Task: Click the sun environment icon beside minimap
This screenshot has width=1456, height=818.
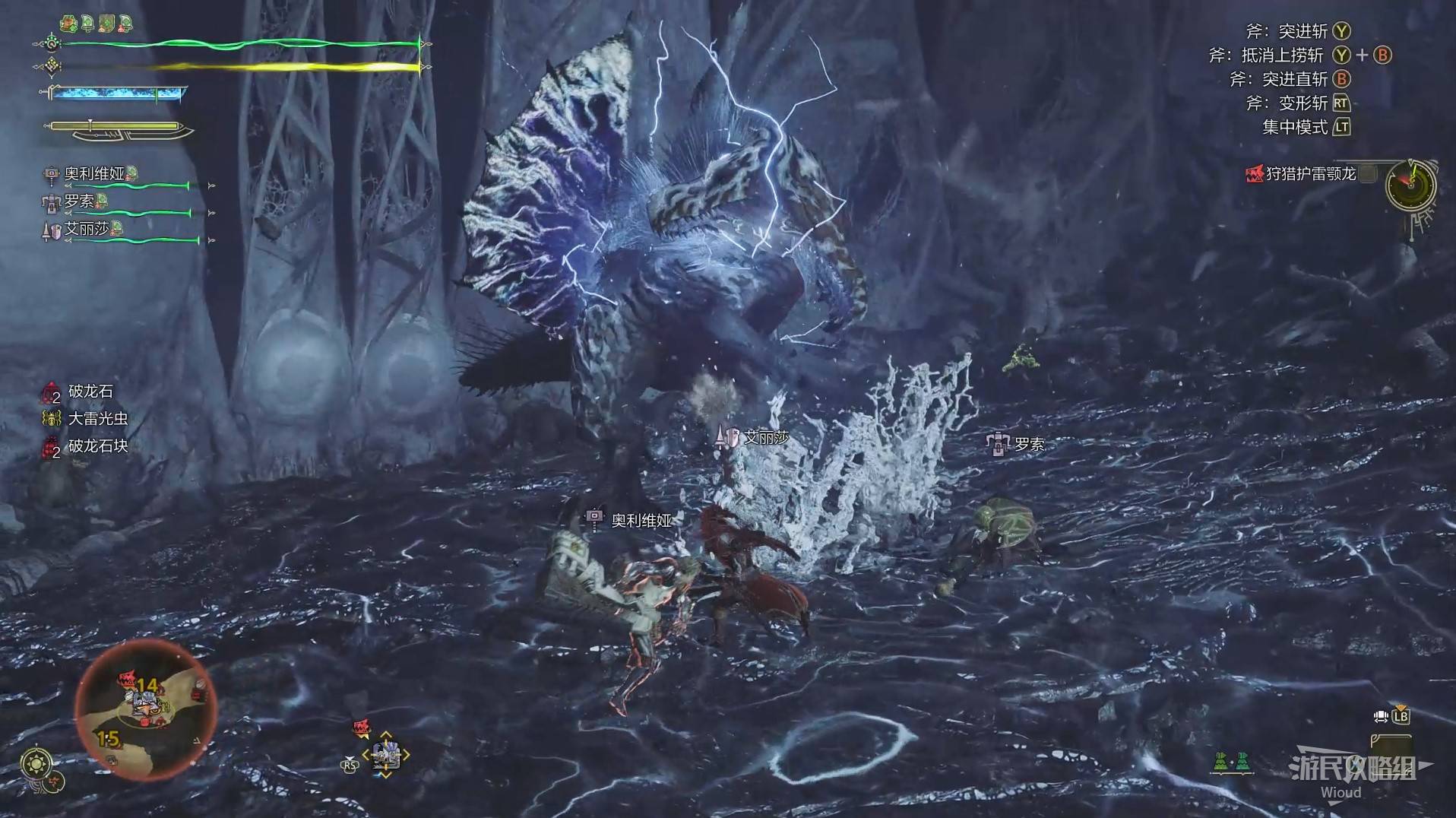Action: [36, 763]
